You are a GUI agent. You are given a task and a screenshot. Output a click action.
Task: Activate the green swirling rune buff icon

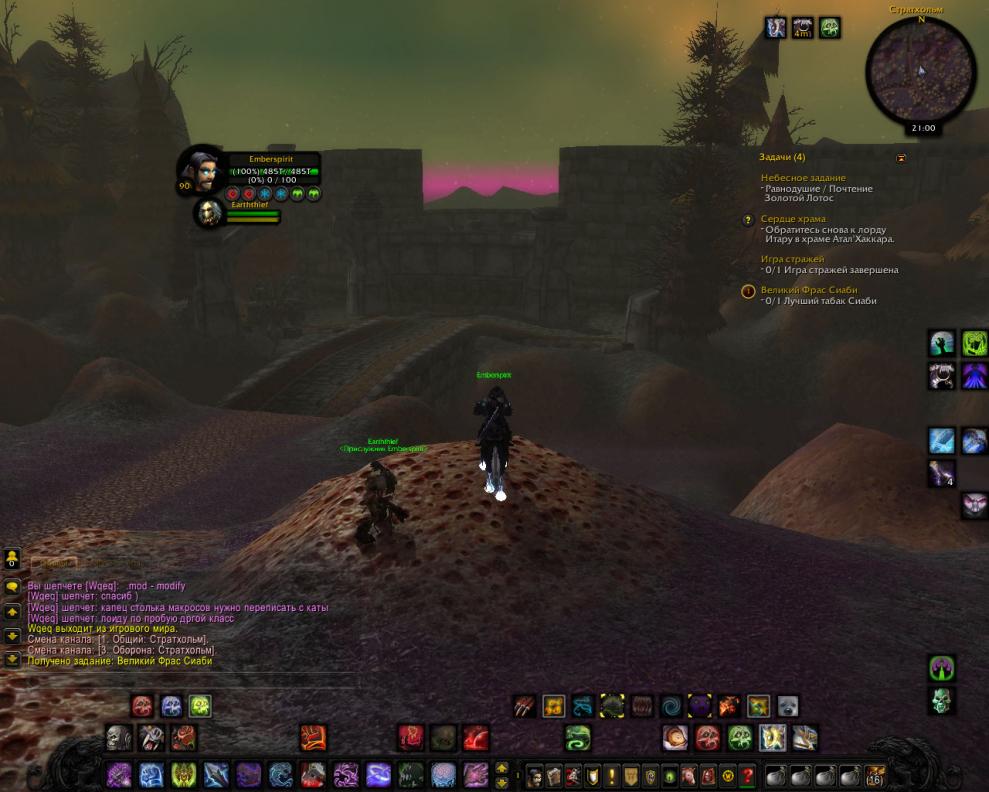point(829,28)
